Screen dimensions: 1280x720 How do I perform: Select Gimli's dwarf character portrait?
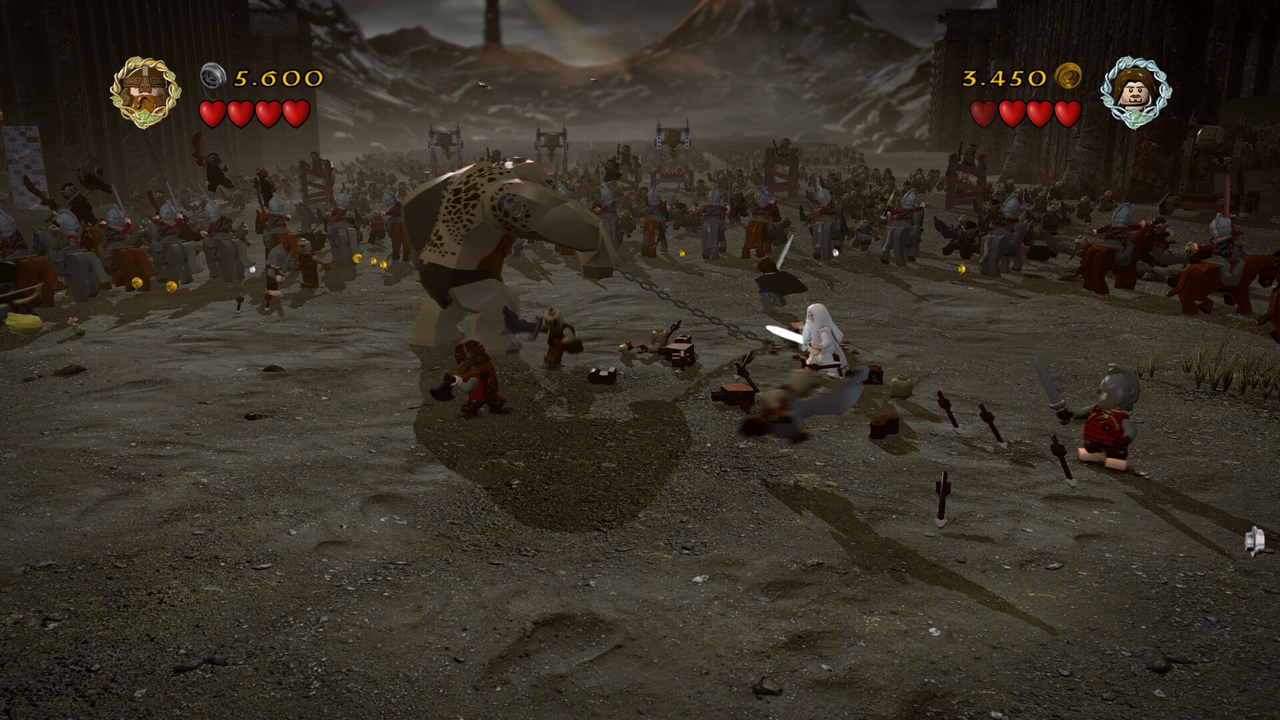[x=145, y=92]
